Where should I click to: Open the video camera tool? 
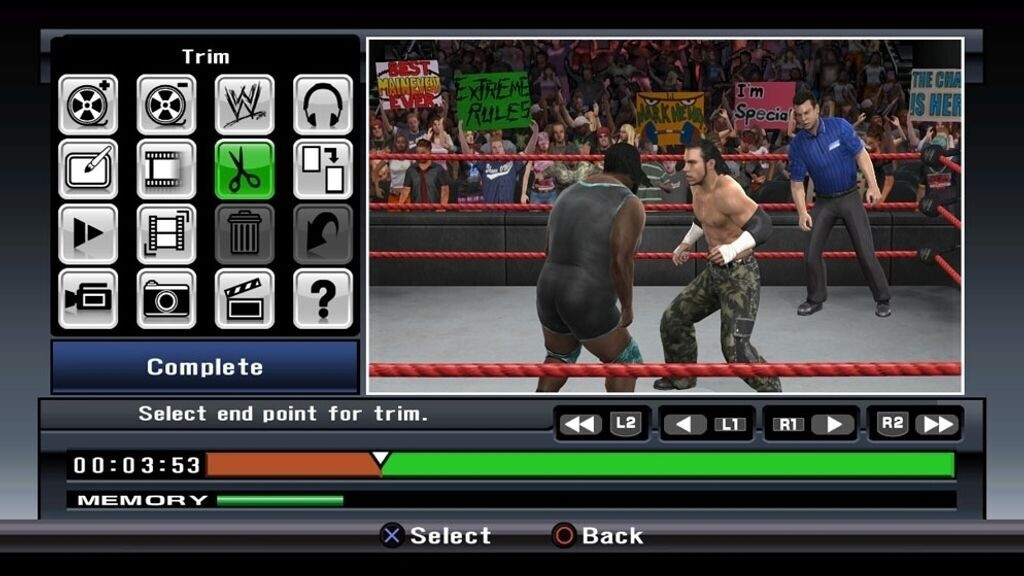tap(88, 298)
